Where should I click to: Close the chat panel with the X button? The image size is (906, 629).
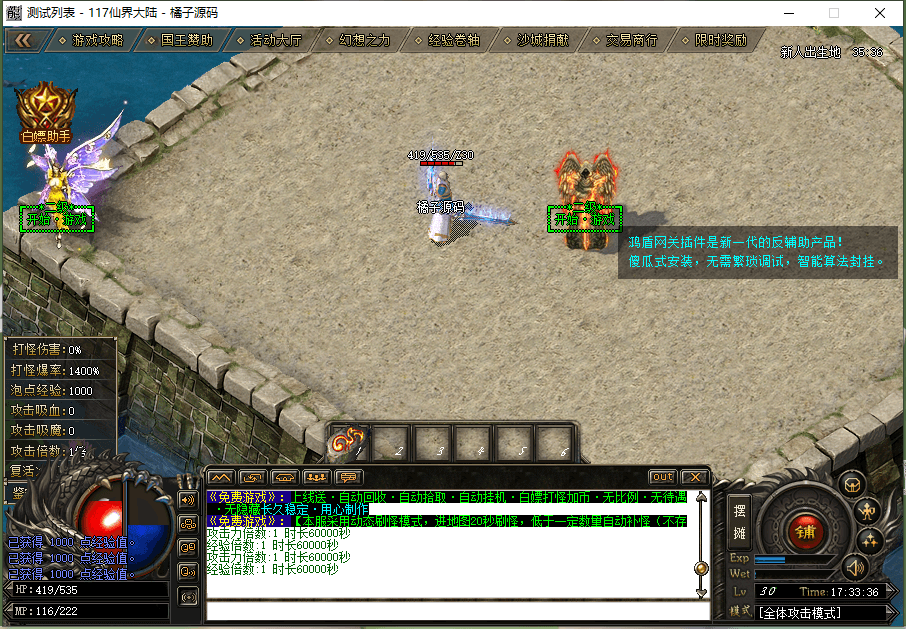tap(695, 477)
